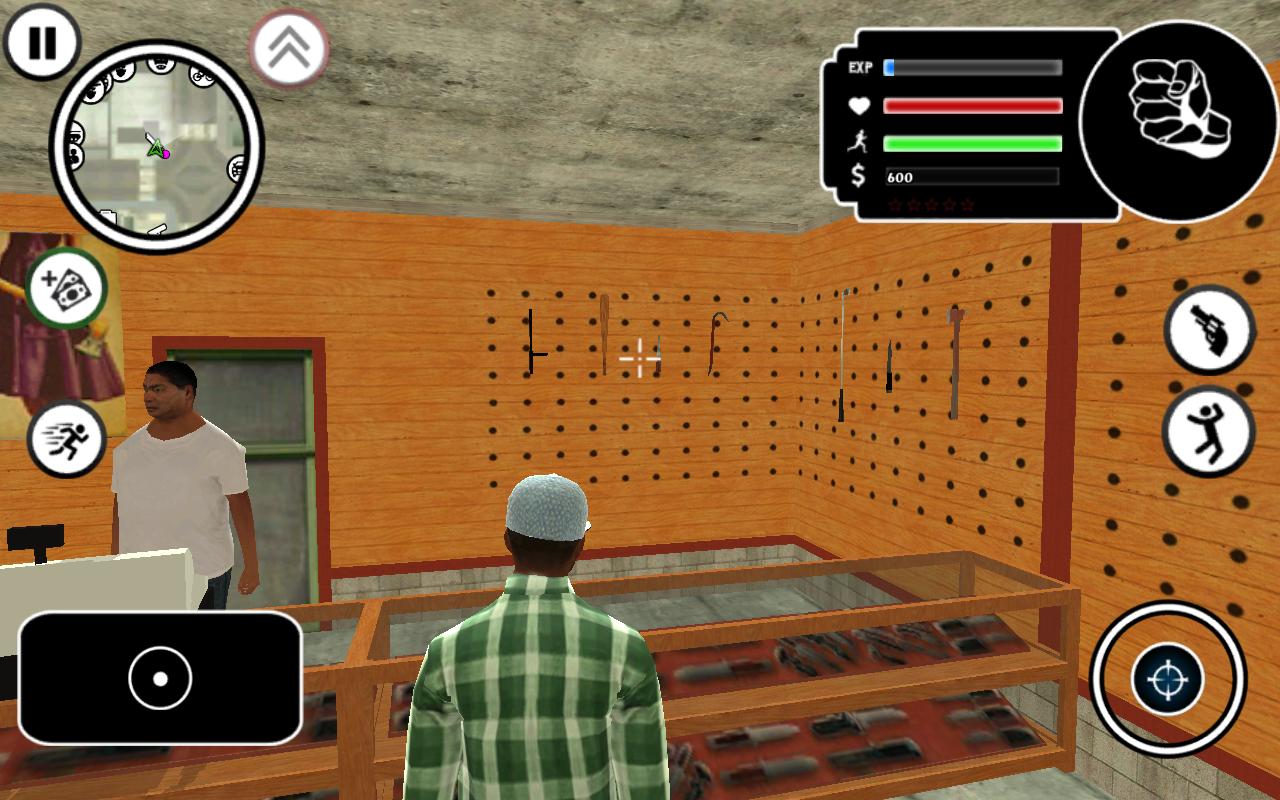Tap the revolver shoot button
1280x800 pixels.
[1210, 329]
